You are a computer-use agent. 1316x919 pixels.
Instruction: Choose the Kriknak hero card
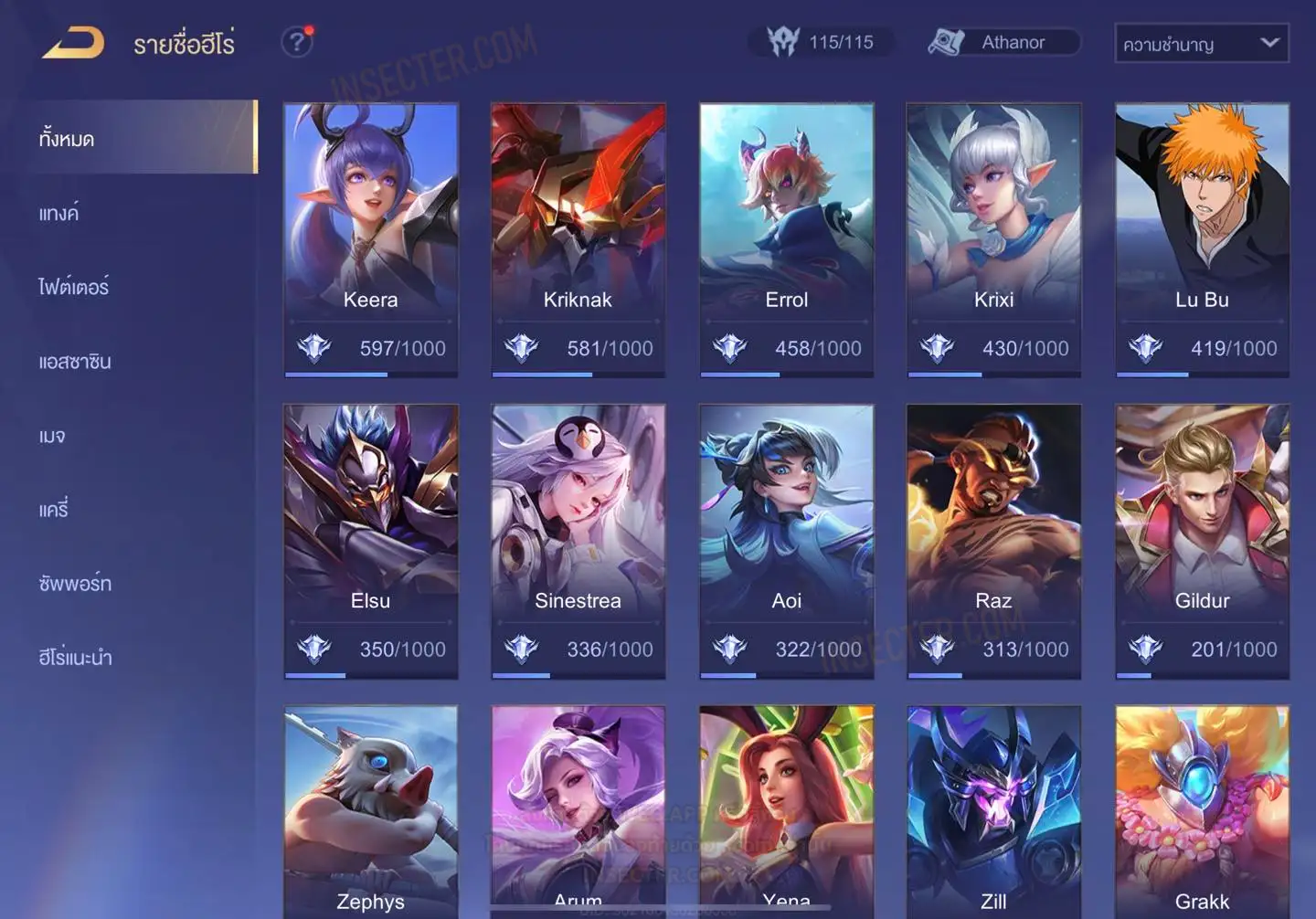(578, 239)
